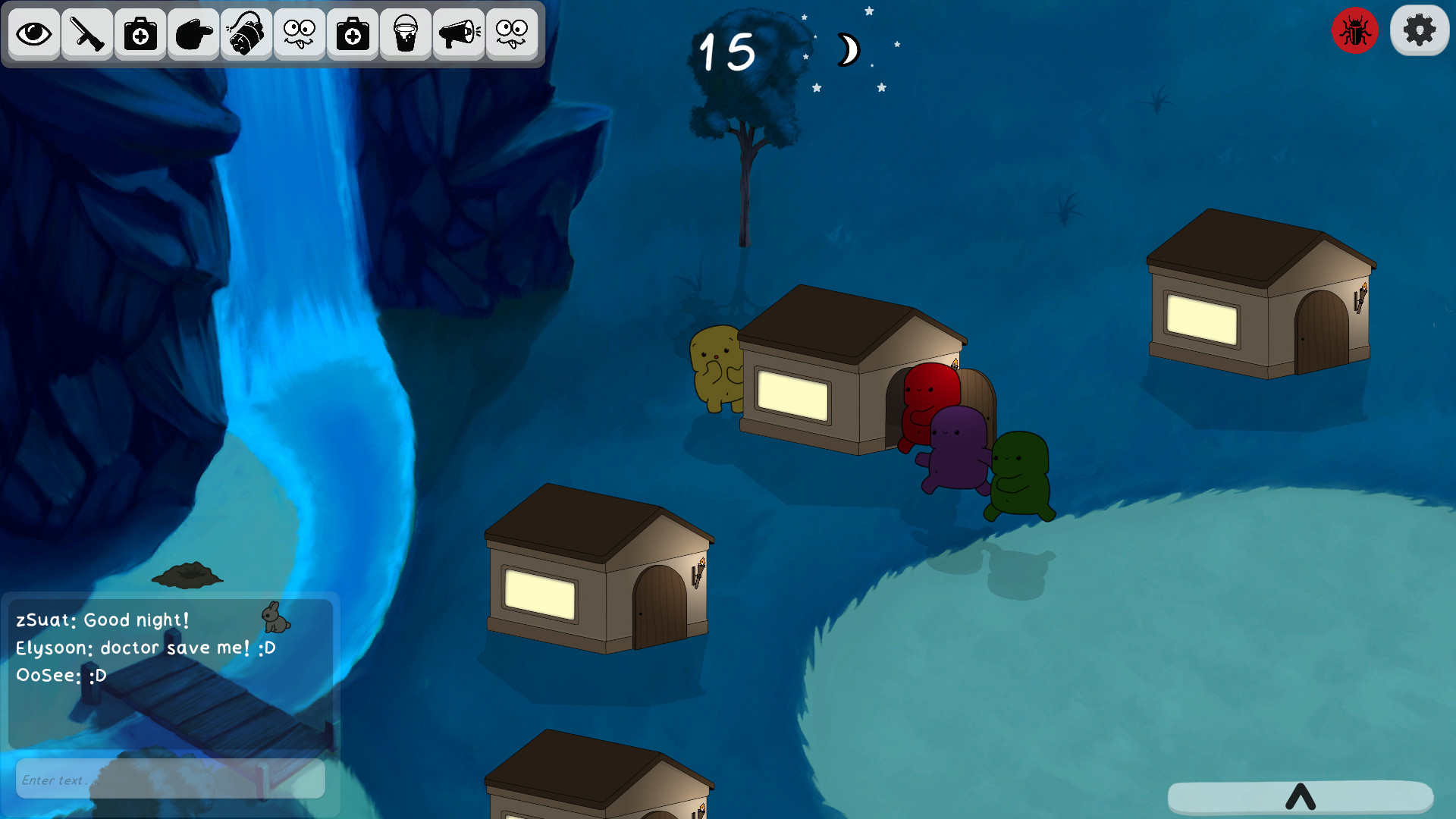The image size is (1456, 819).
Task: Select the eye role icon
Action: (34, 34)
